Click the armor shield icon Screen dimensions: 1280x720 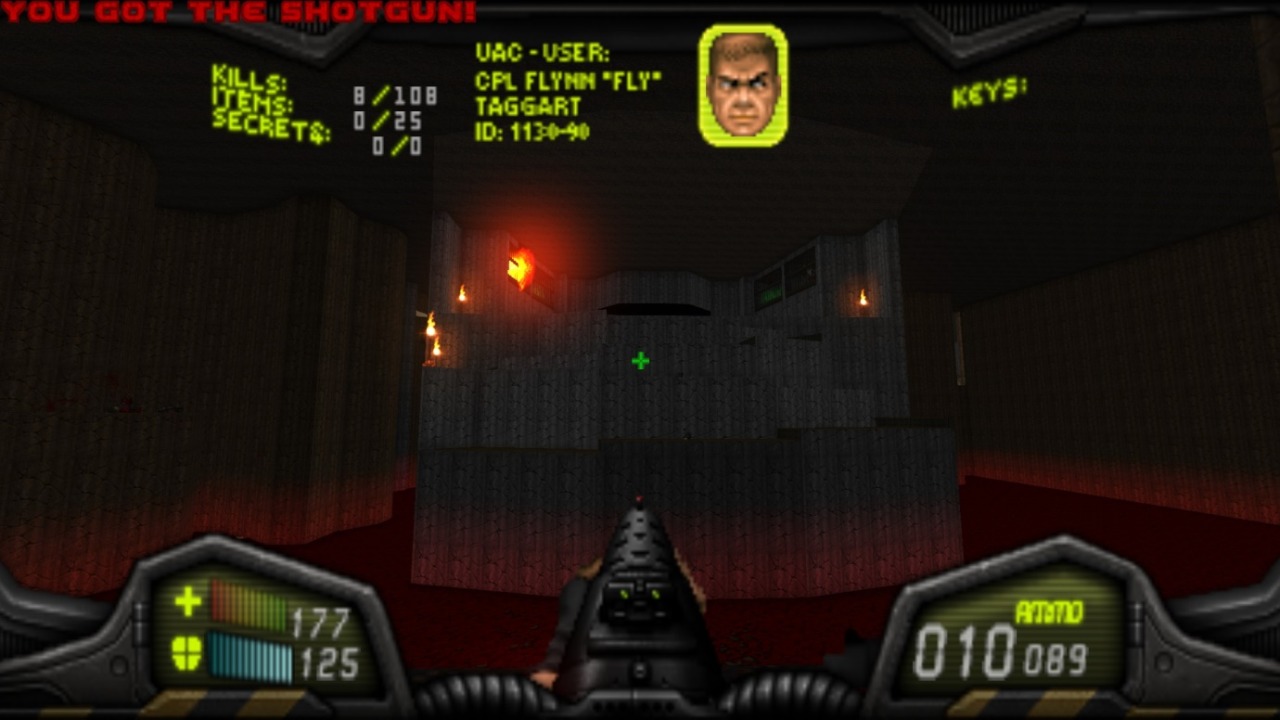[x=187, y=653]
